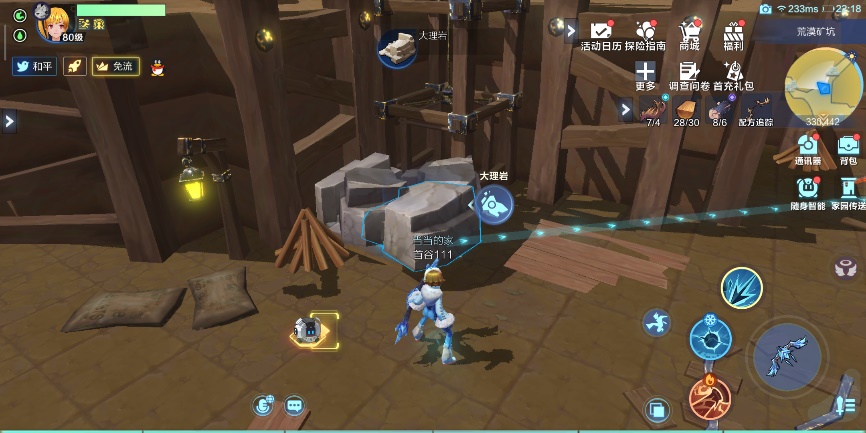866x433 pixels.
Task: Open the 活动日历 event calendar
Action: [601, 35]
